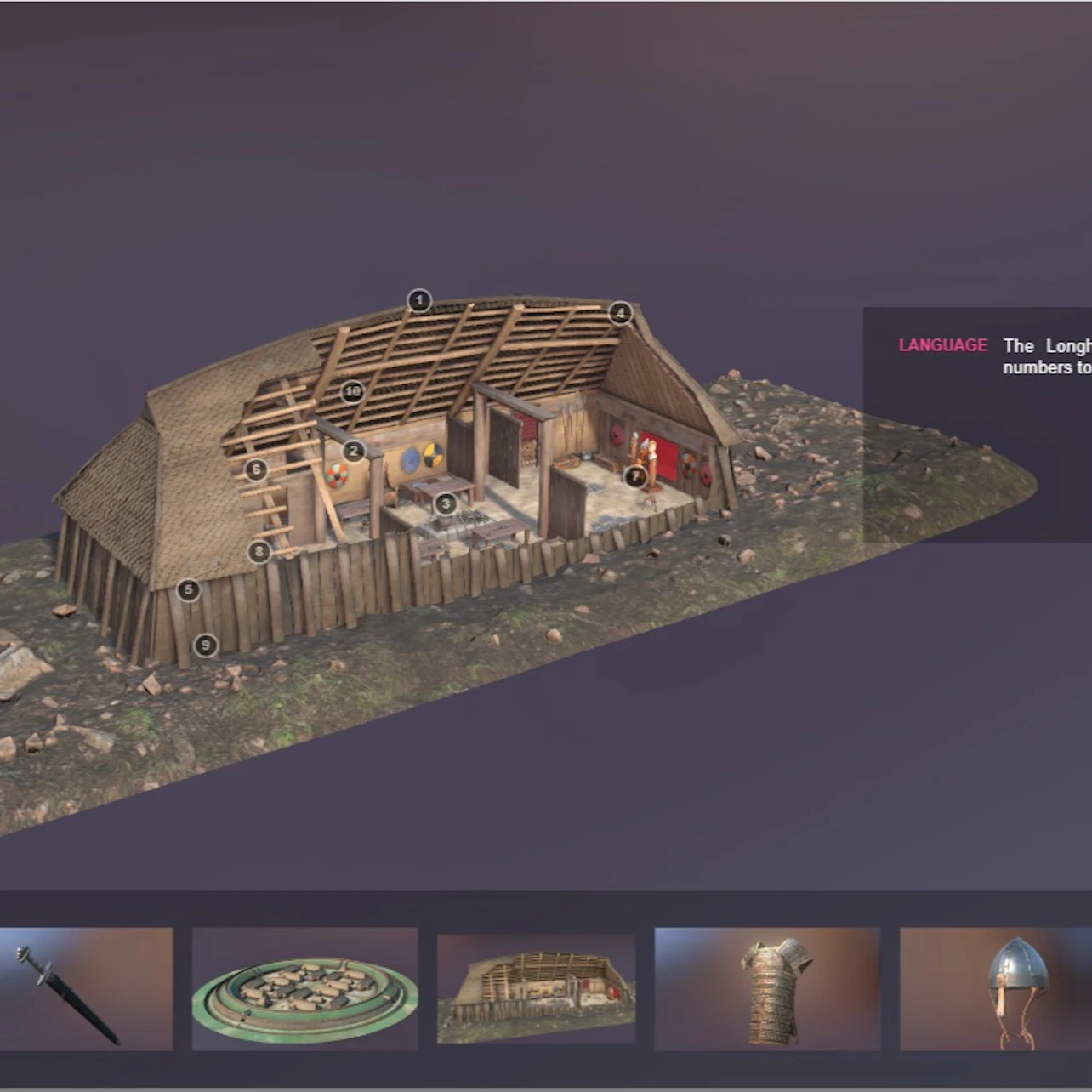1092x1092 pixels.
Task: Select annotation marker 1 on the roof ridge
Action: pyautogui.click(x=418, y=299)
